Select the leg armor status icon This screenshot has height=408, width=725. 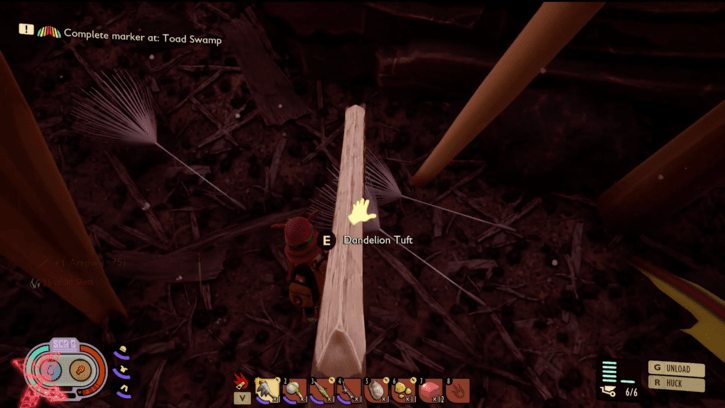(123, 388)
